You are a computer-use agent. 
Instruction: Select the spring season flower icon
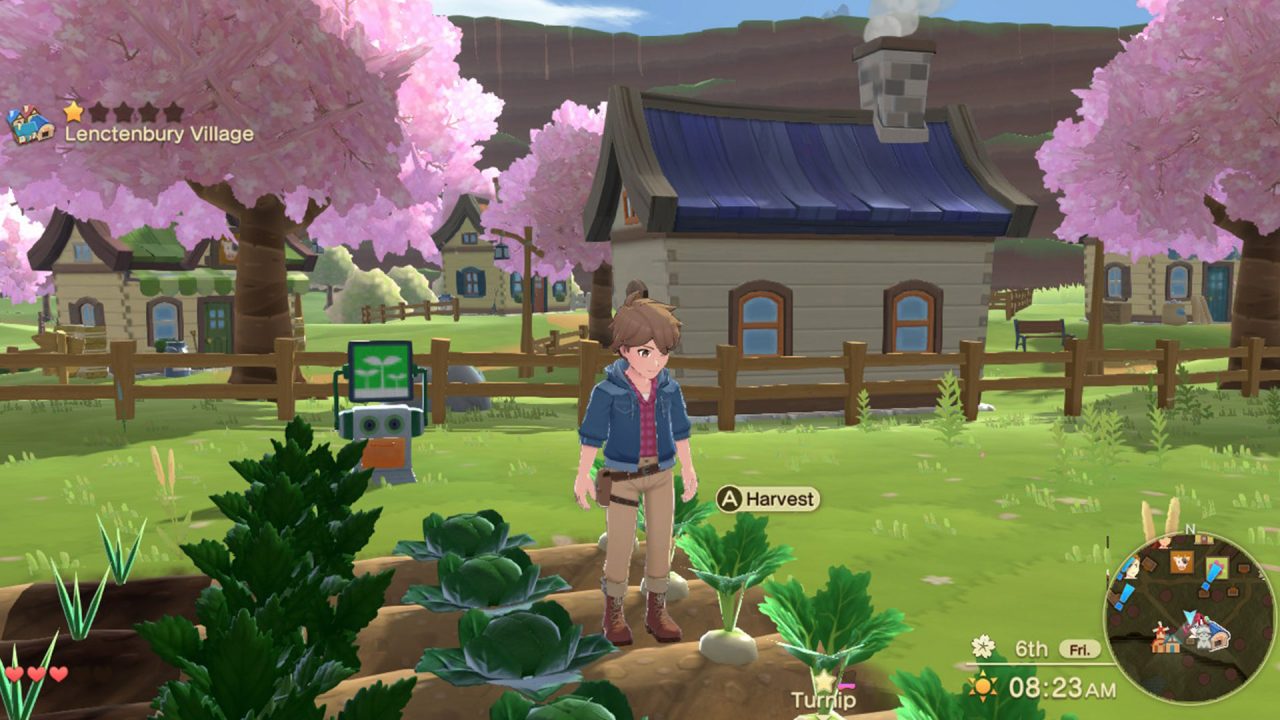pyautogui.click(x=983, y=648)
